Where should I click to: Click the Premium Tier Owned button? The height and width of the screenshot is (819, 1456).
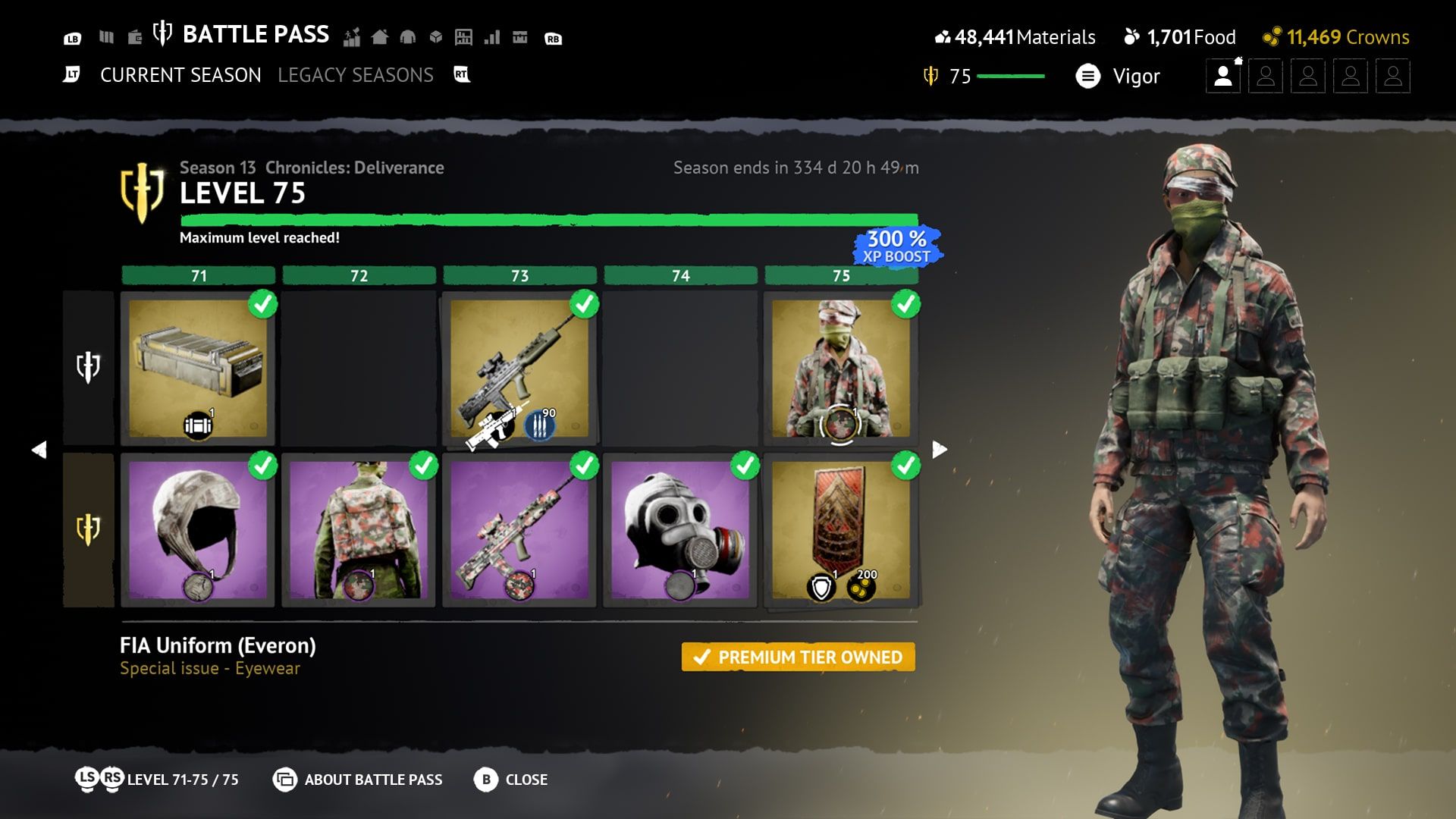798,657
